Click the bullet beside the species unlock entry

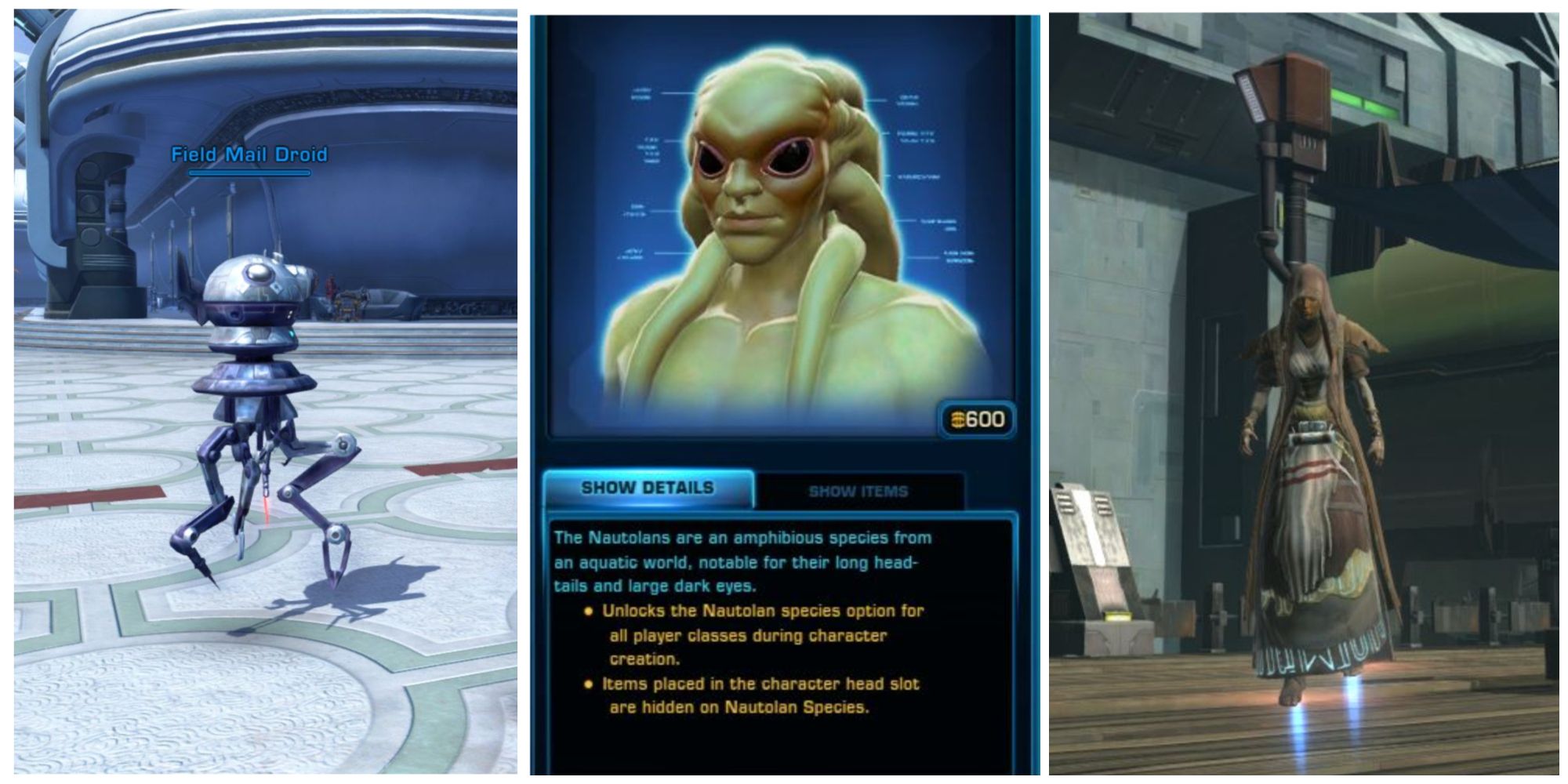[586, 611]
